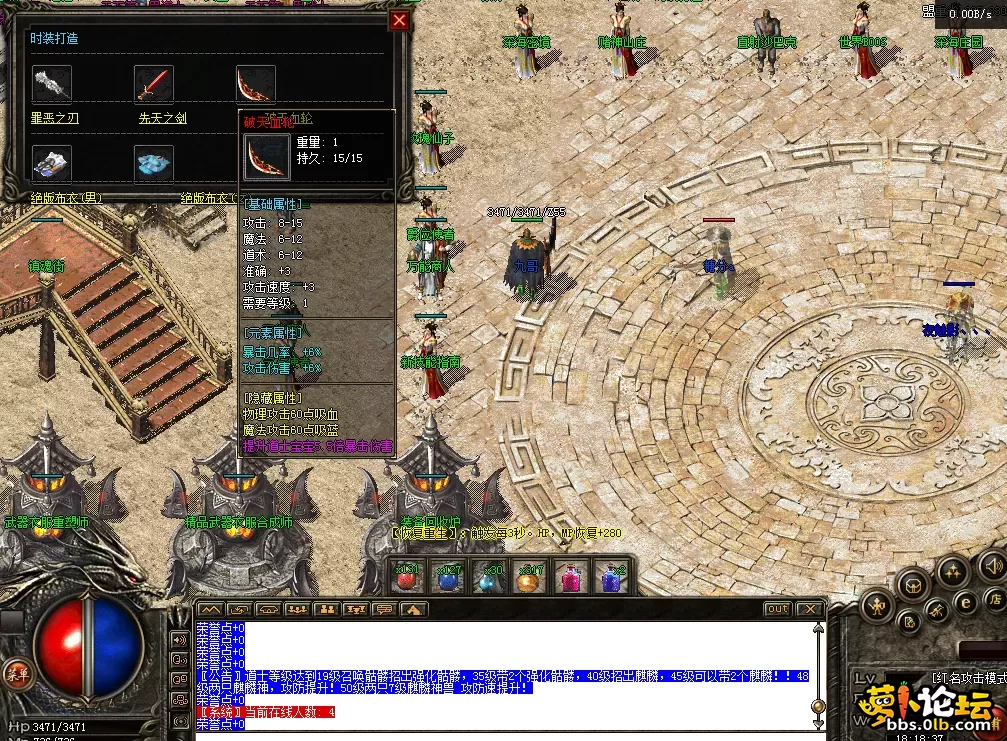Click the 'out' button on chat panel
1007x741 pixels.
pos(777,608)
